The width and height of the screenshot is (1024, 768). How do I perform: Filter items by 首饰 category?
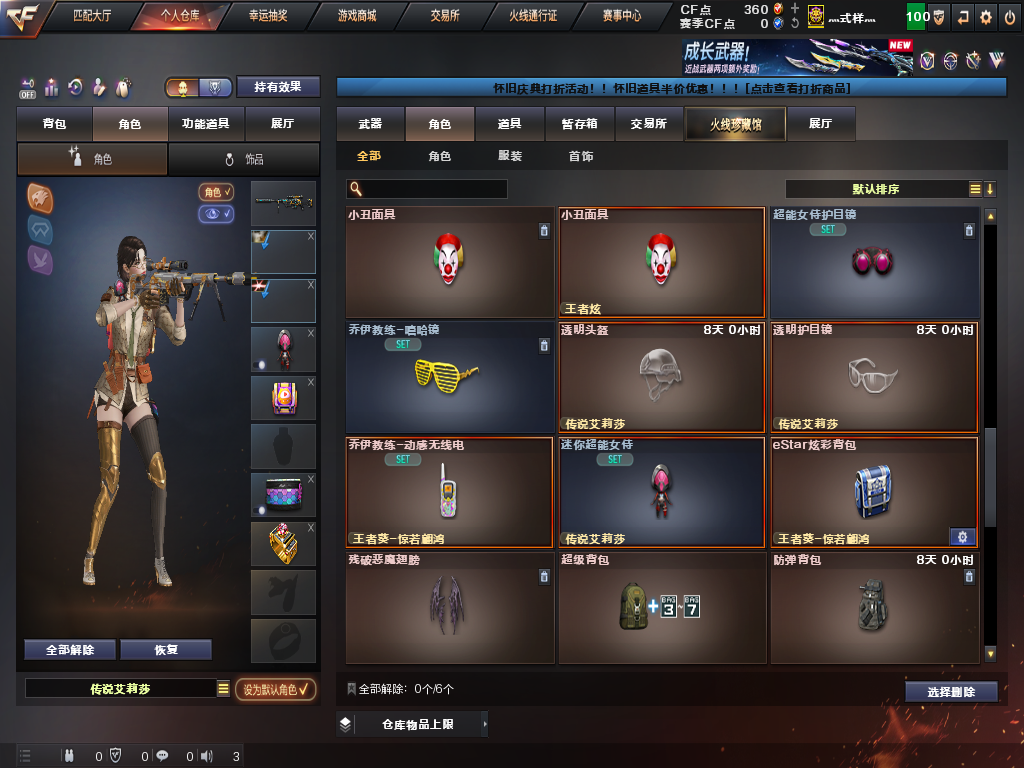coord(581,157)
